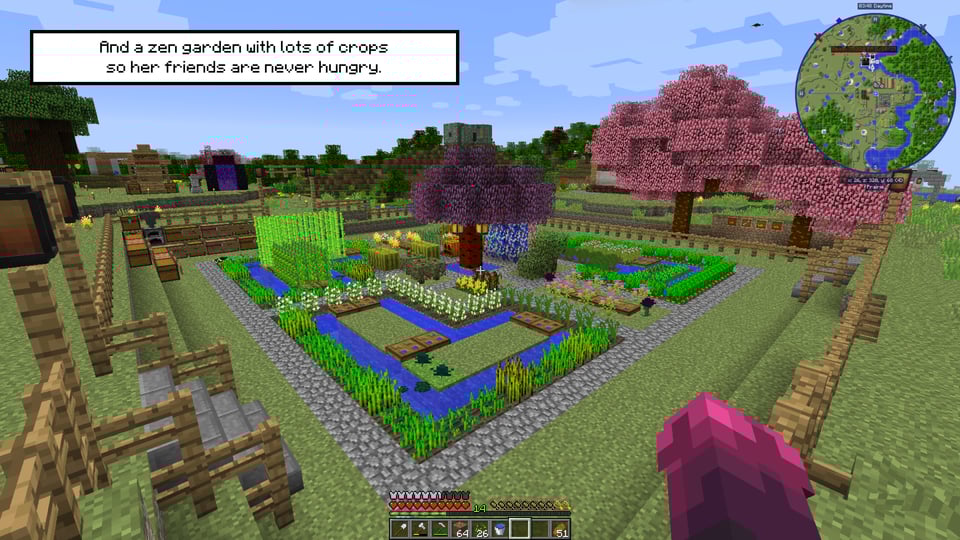
Task: Select the shovel hotbar slot
Action: click(x=400, y=528)
